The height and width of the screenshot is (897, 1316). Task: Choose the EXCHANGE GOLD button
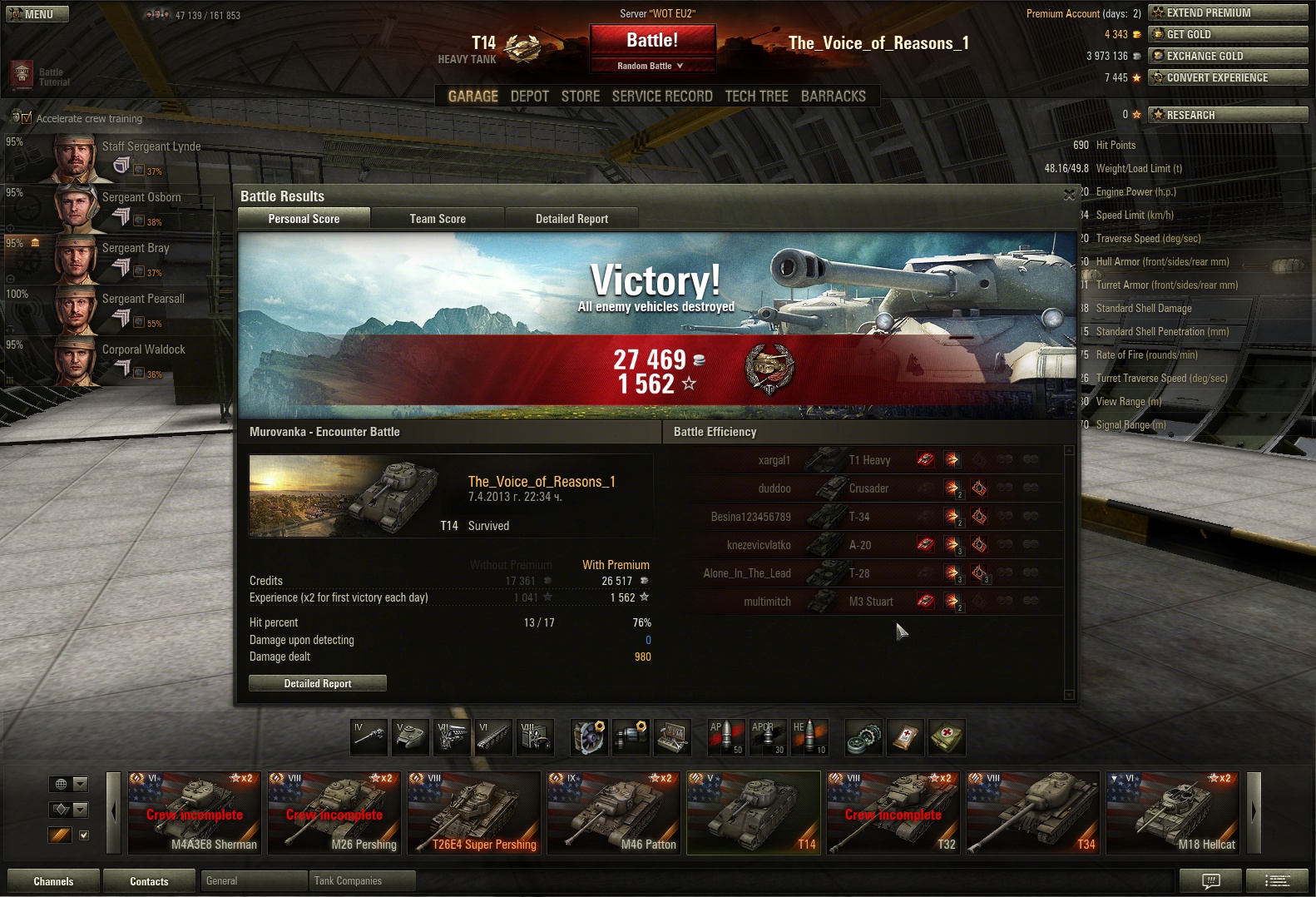pos(1227,56)
